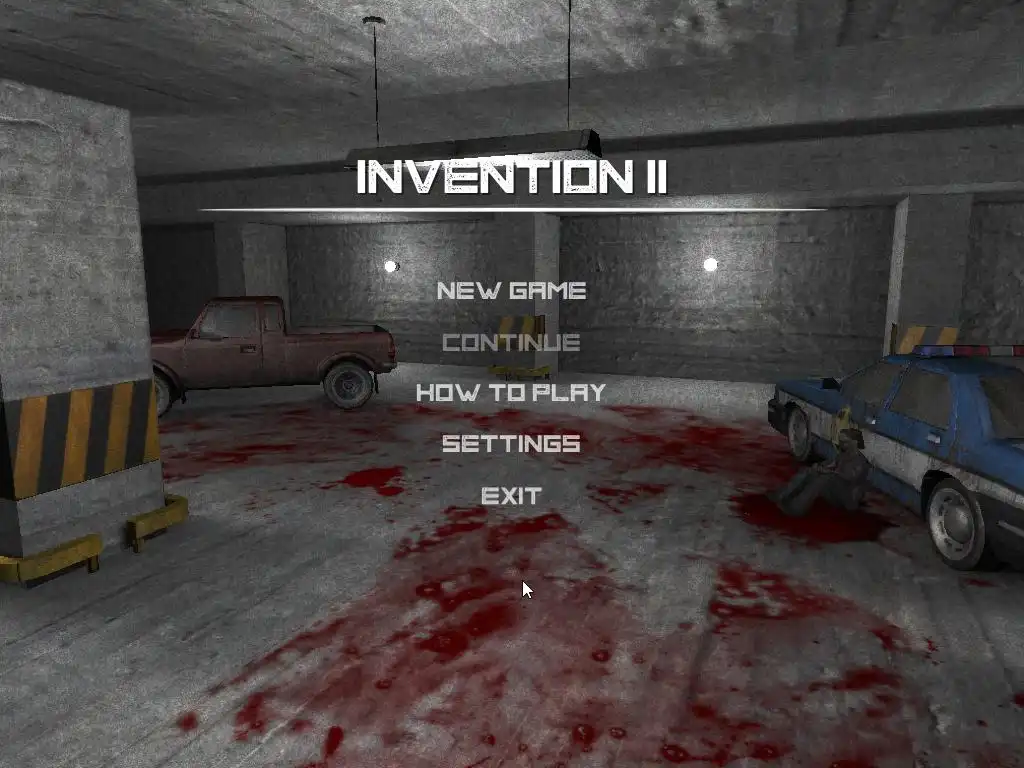1024x768 pixels.
Task: Select the Continue menu entry
Action: click(511, 342)
